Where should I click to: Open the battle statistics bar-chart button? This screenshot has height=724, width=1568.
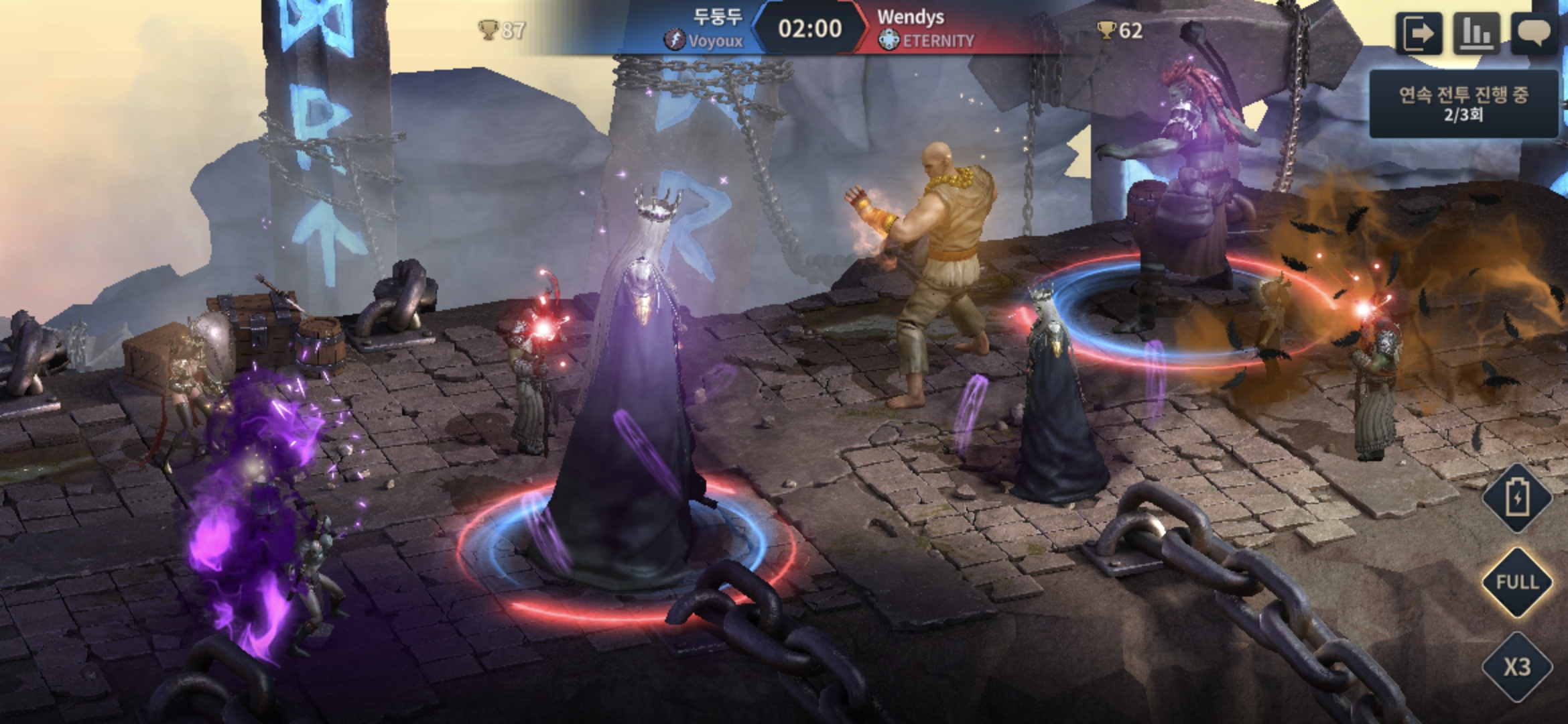(x=1476, y=33)
